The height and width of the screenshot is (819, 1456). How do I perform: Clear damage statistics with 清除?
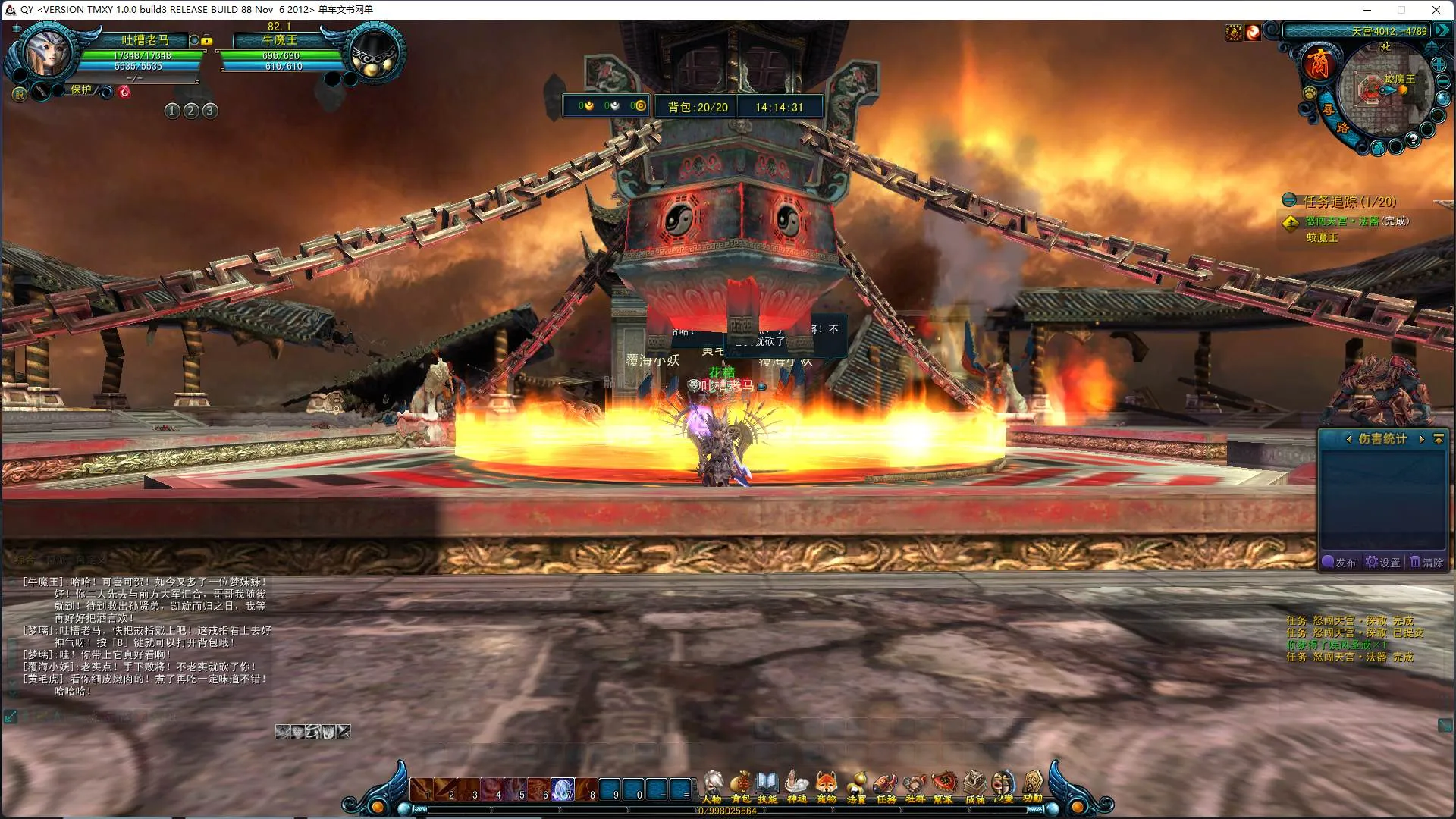(x=1427, y=562)
